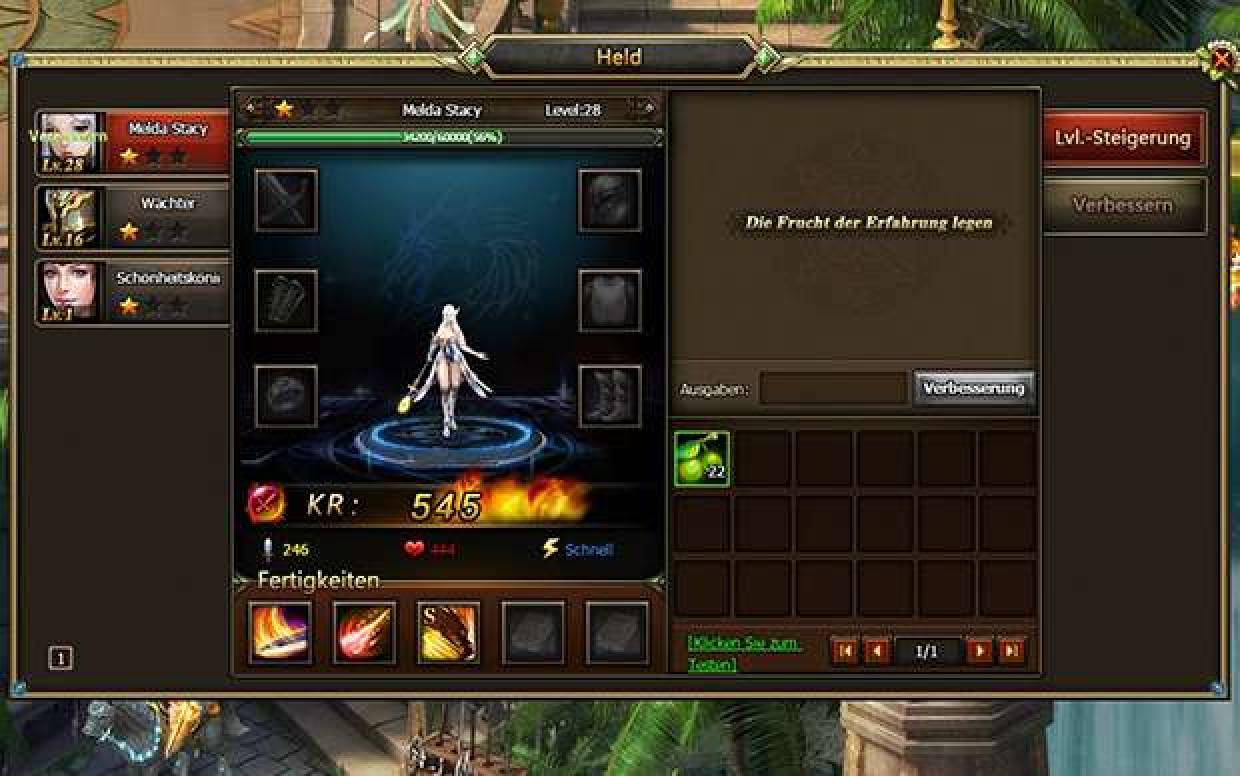Select the red fireball skill icon
The width and height of the screenshot is (1240, 776).
pyautogui.click(x=364, y=632)
